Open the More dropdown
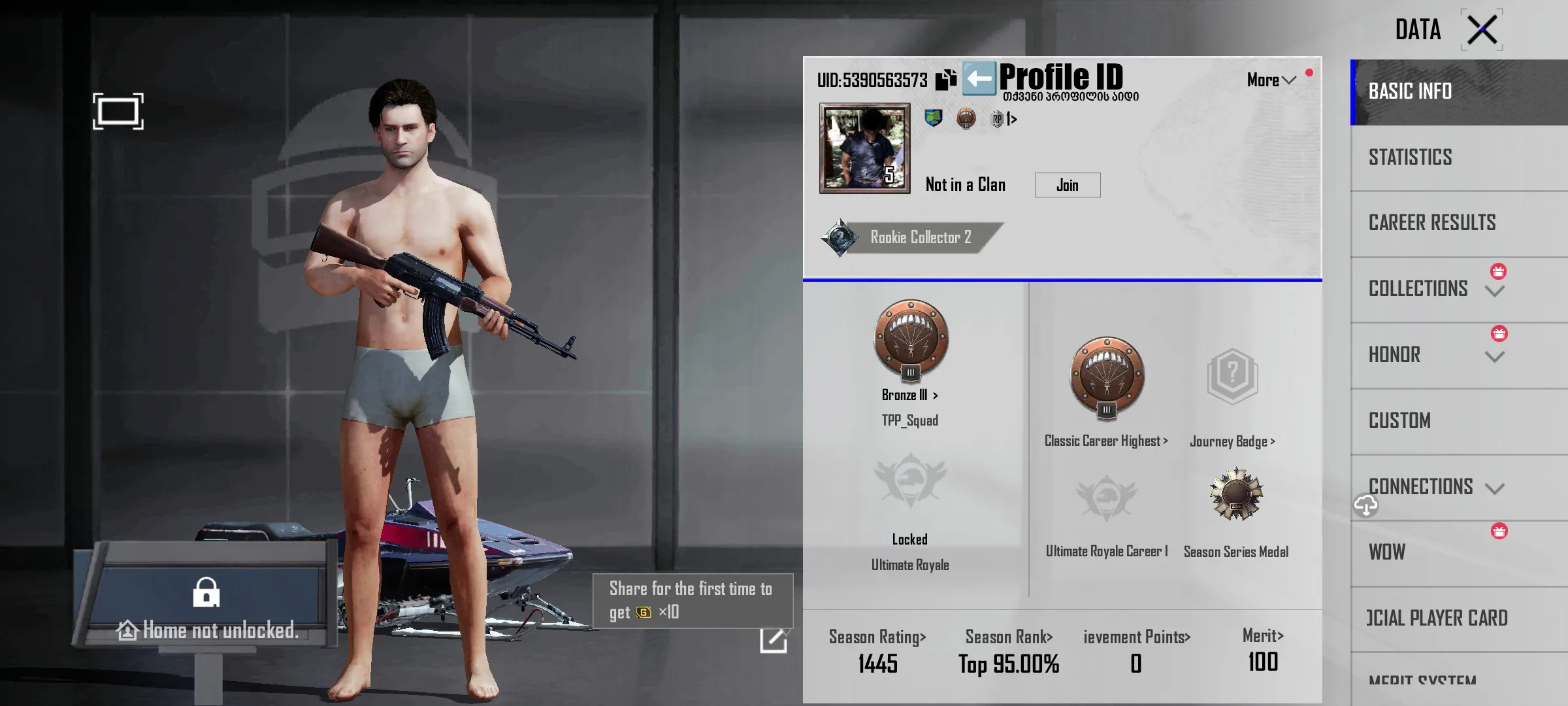The image size is (1568, 706). pos(1270,80)
